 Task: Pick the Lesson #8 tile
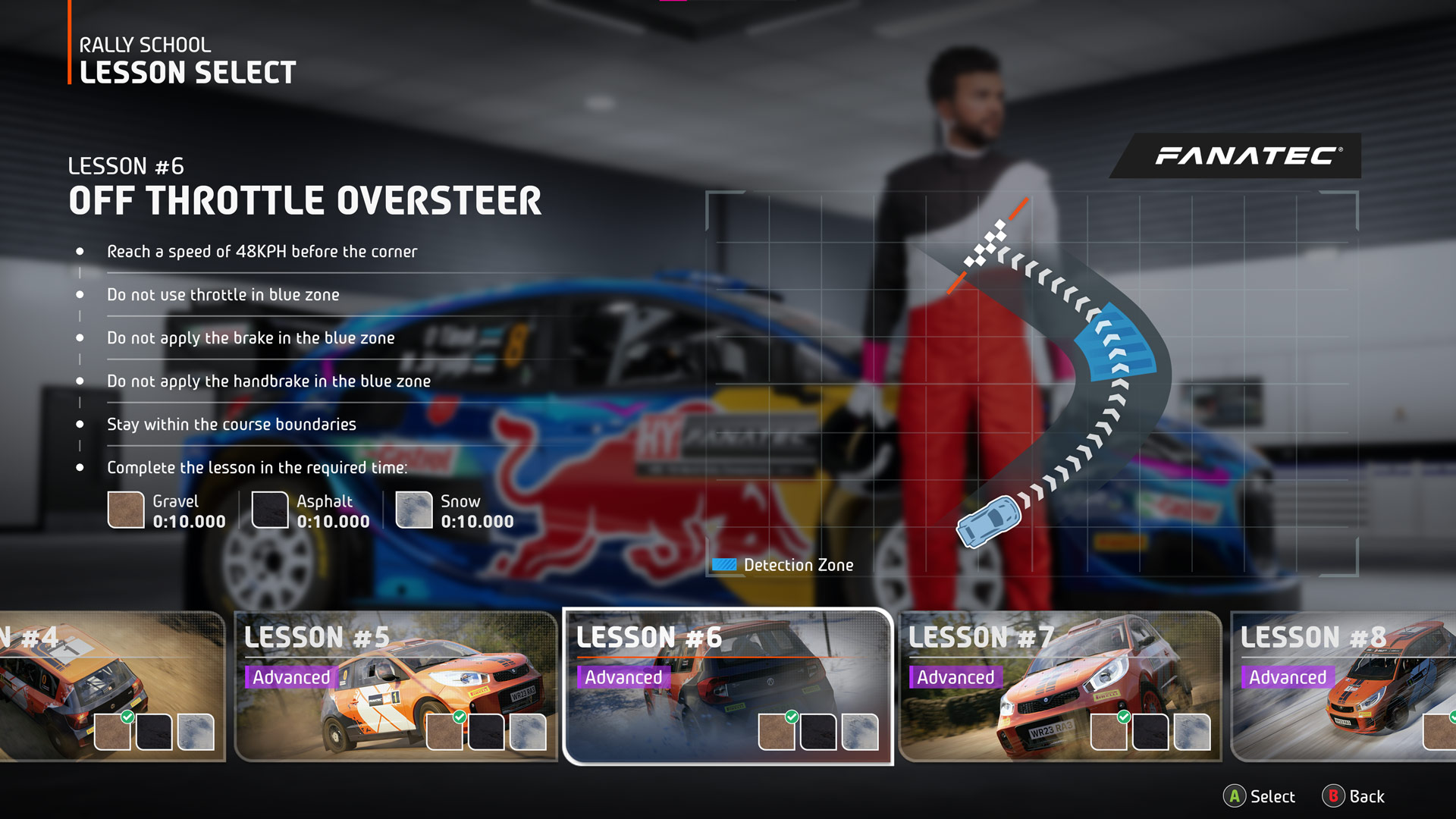click(x=1344, y=686)
